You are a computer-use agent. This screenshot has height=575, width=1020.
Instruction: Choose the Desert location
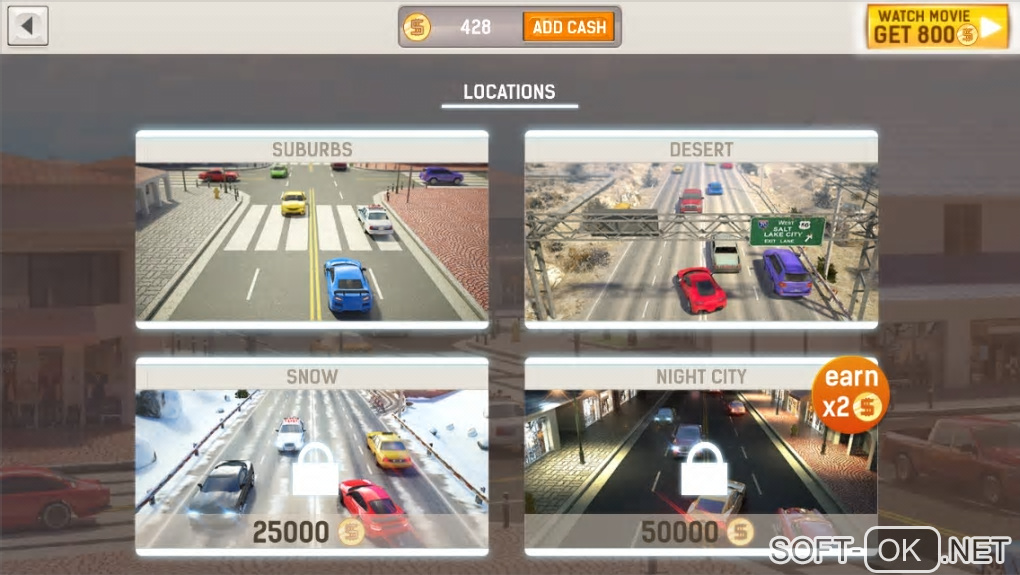pos(701,230)
